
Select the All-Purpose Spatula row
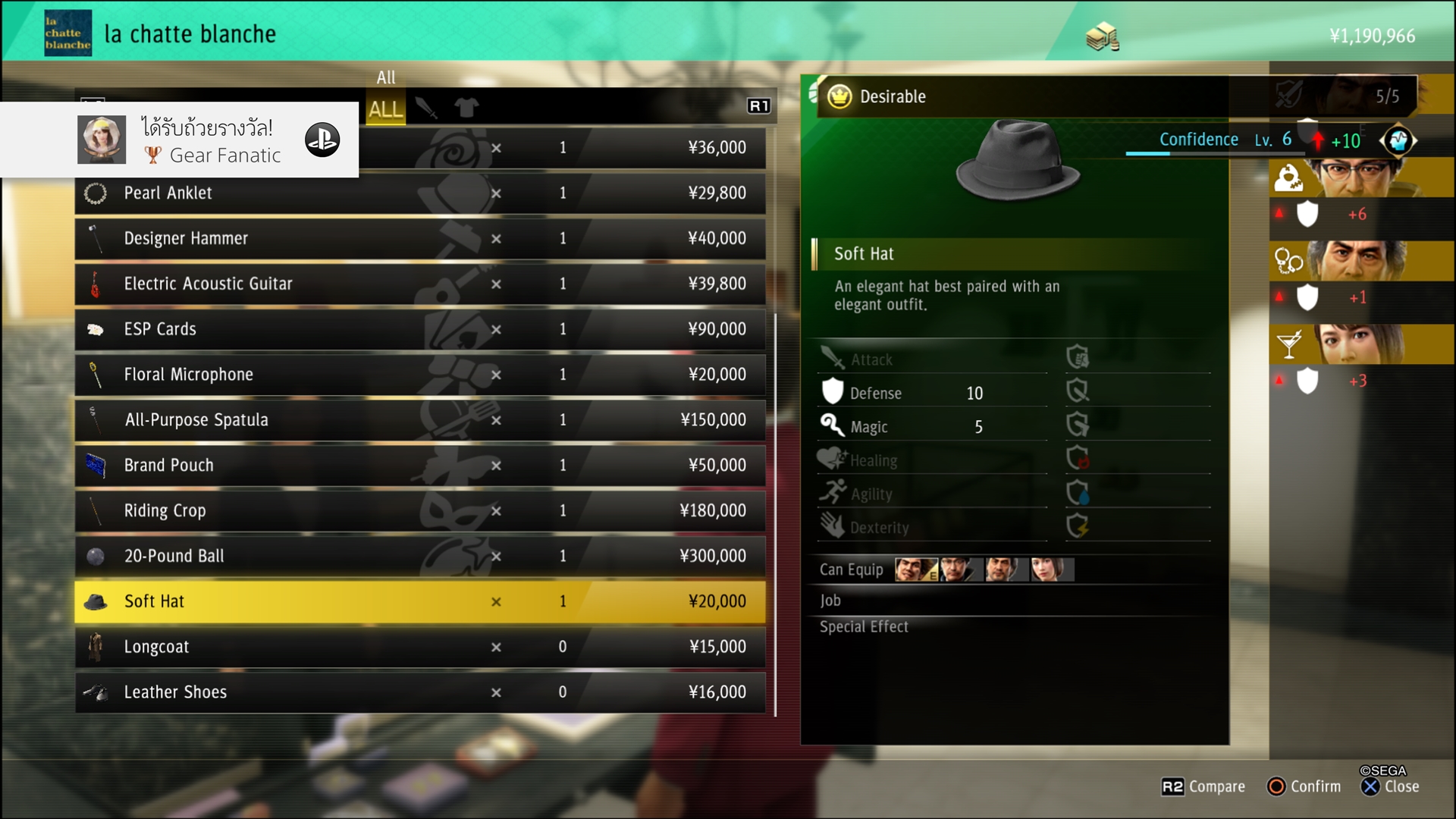click(419, 420)
